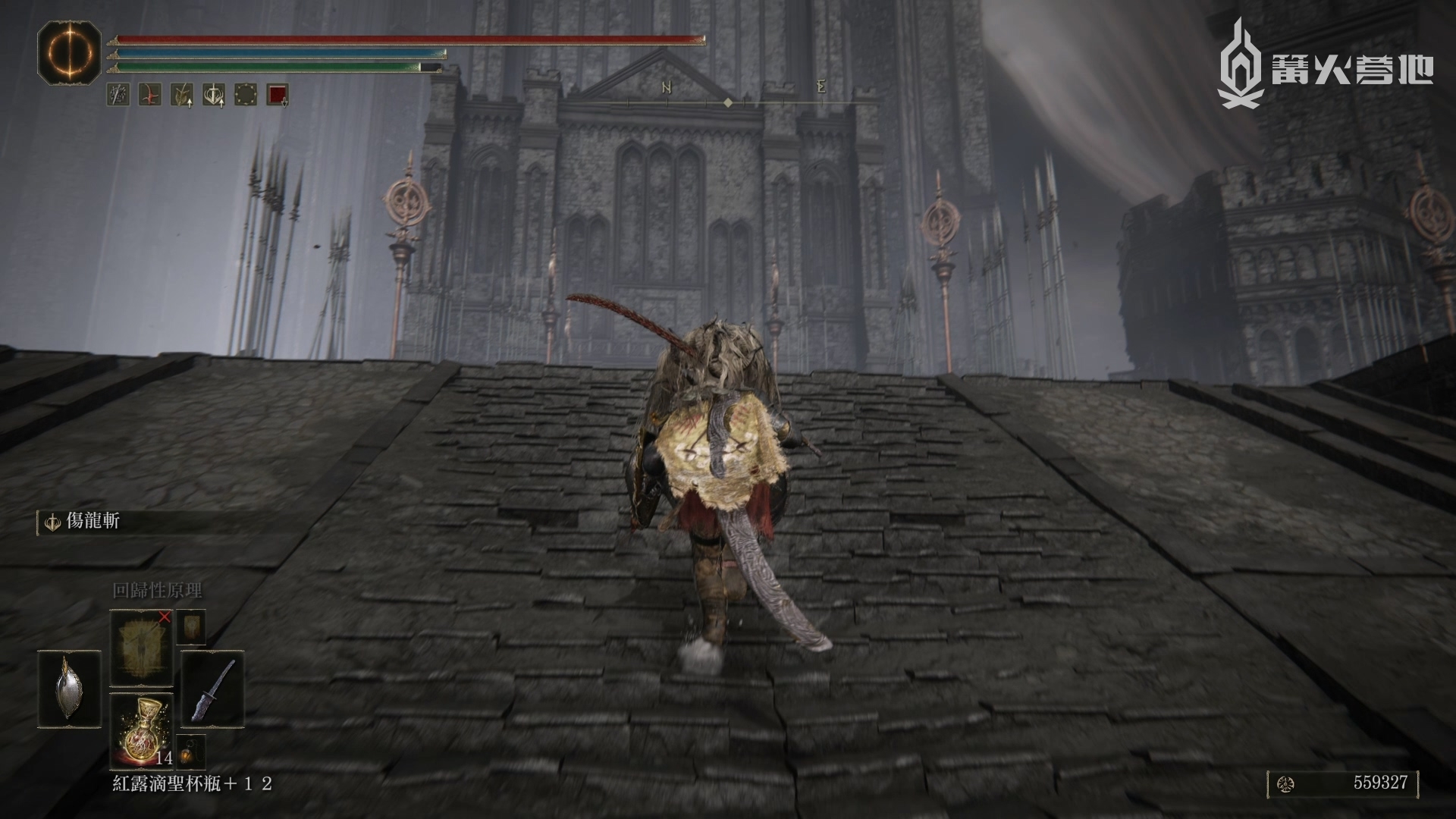Image resolution: width=1456 pixels, height=819 pixels.
Task: Click the 傷龍斬 weapon skill label
Action: [93, 522]
